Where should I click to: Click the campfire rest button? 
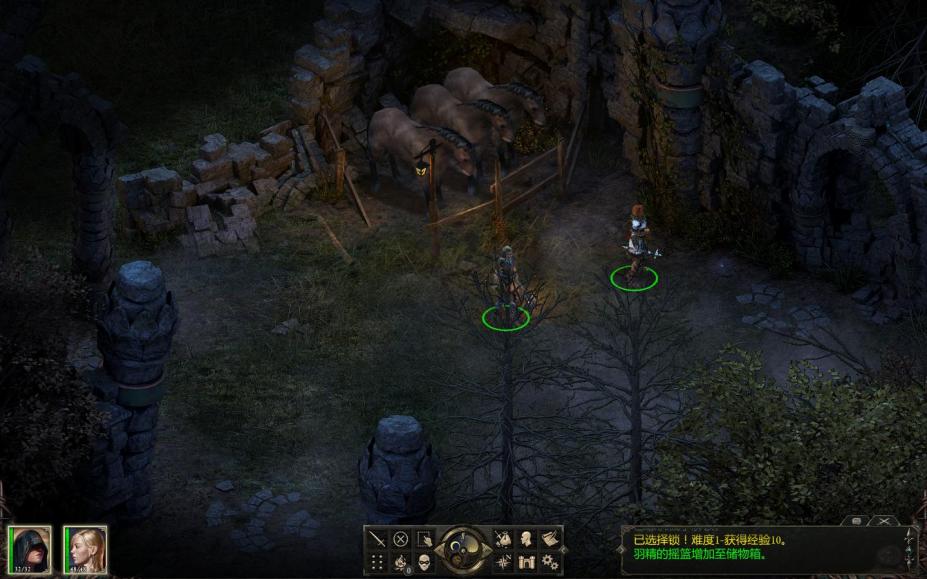click(x=400, y=561)
